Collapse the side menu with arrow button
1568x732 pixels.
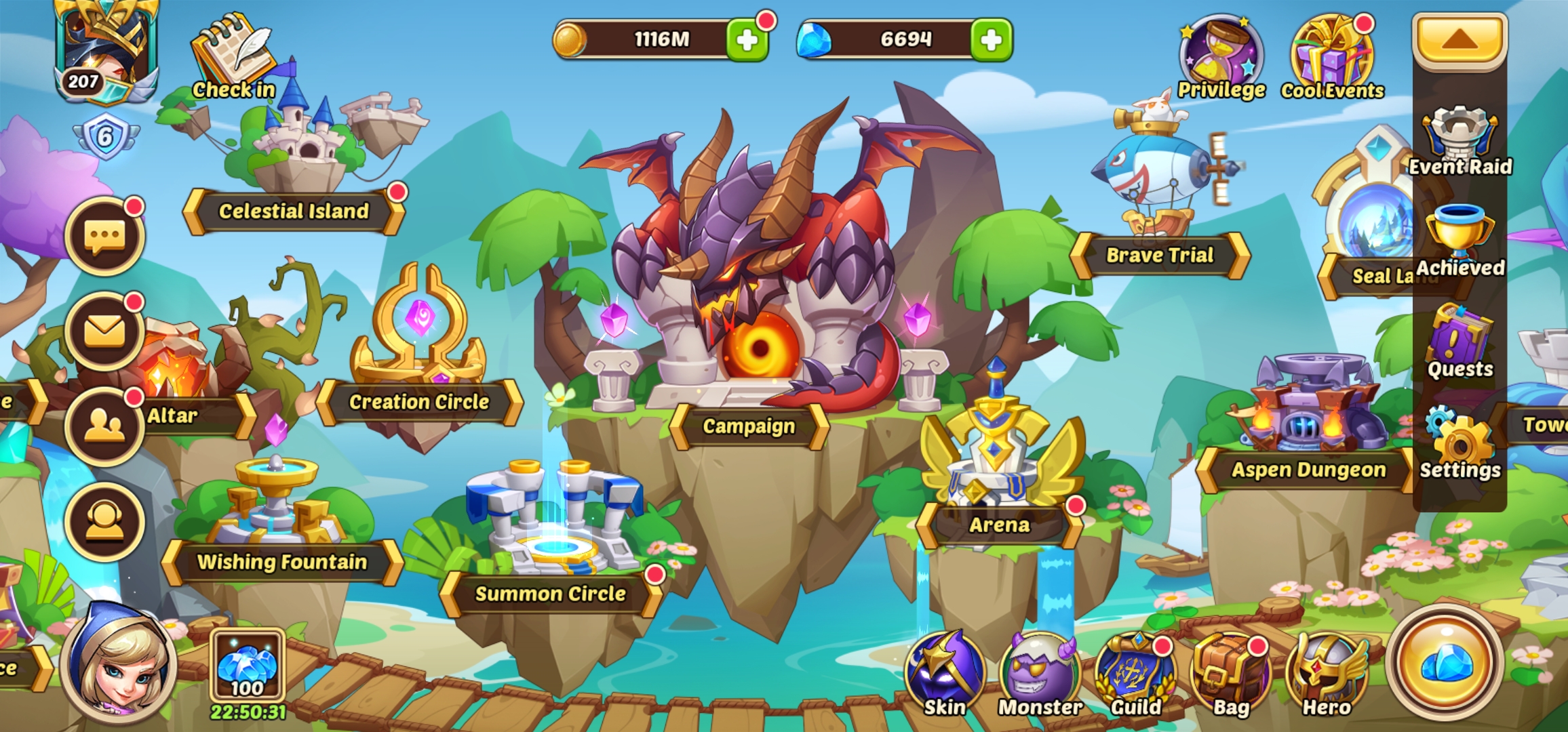point(1459,40)
